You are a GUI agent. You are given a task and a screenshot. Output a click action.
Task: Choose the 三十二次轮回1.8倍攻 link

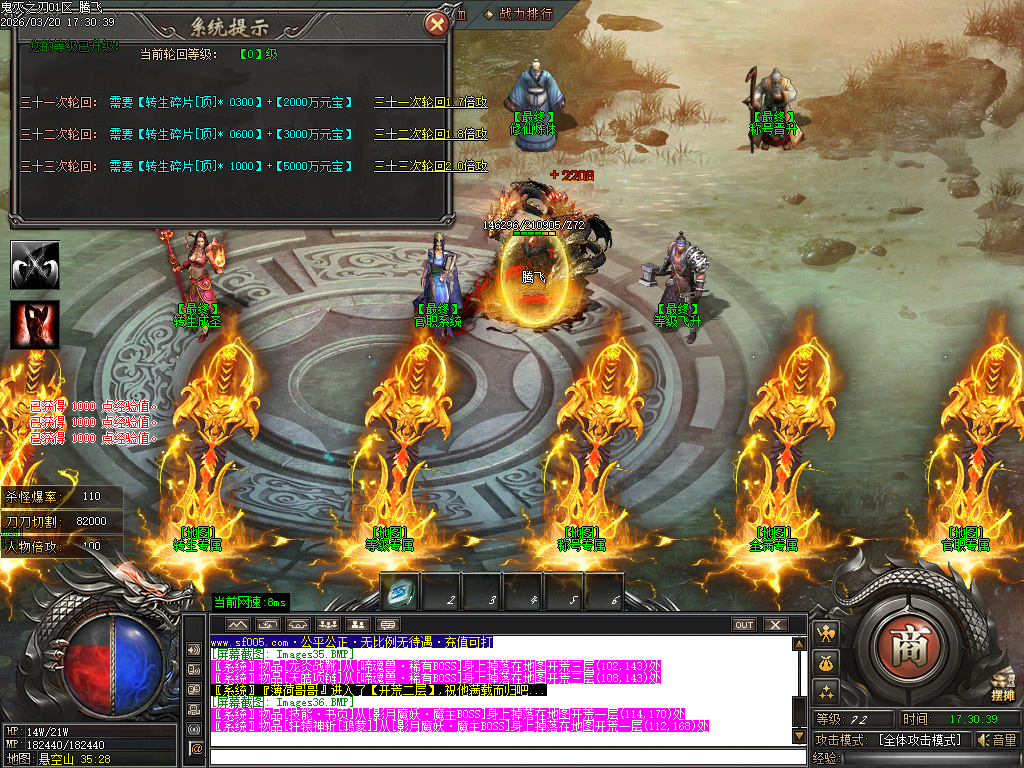coord(430,134)
